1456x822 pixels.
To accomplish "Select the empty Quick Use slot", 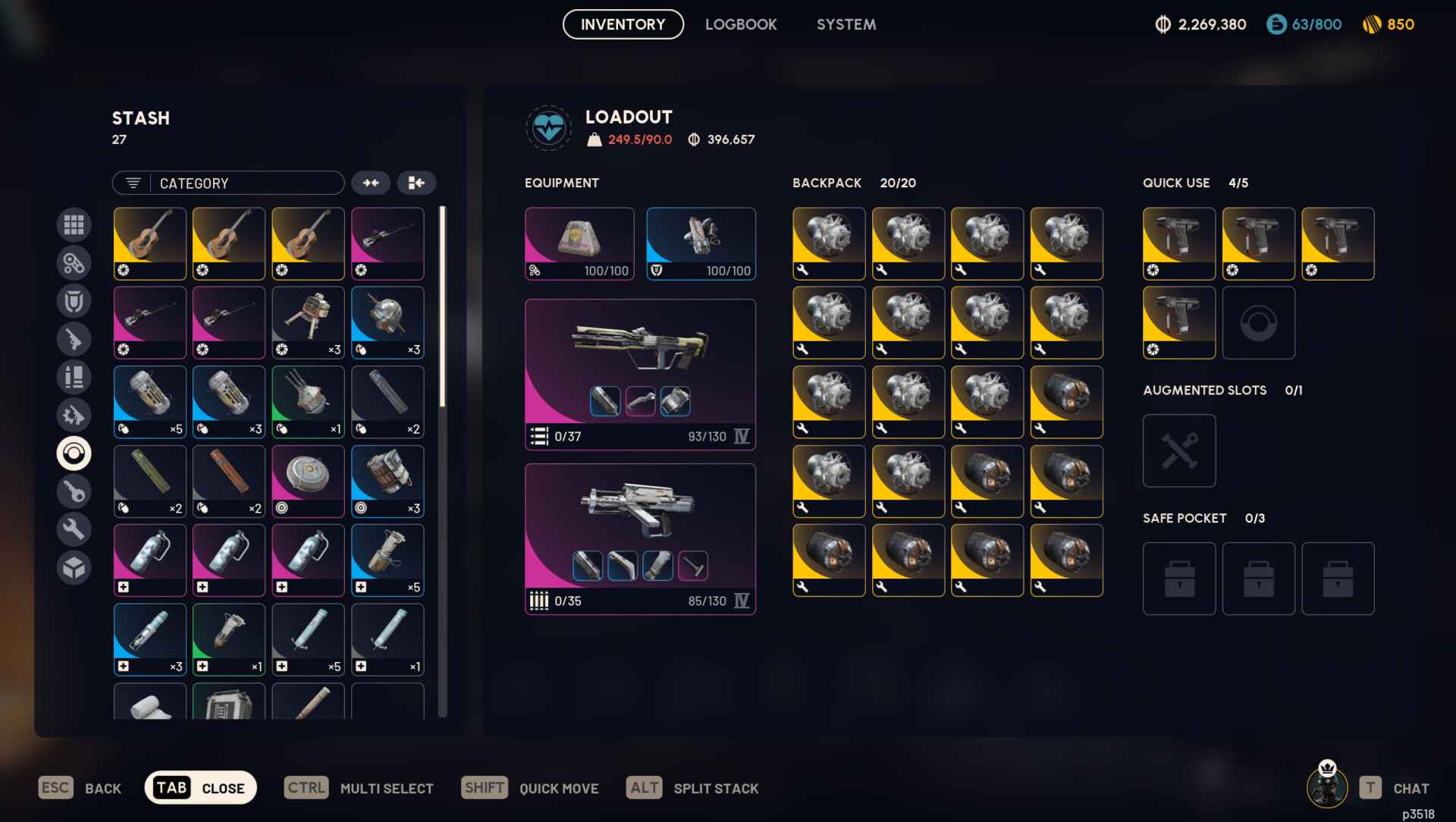I will coord(1259,322).
